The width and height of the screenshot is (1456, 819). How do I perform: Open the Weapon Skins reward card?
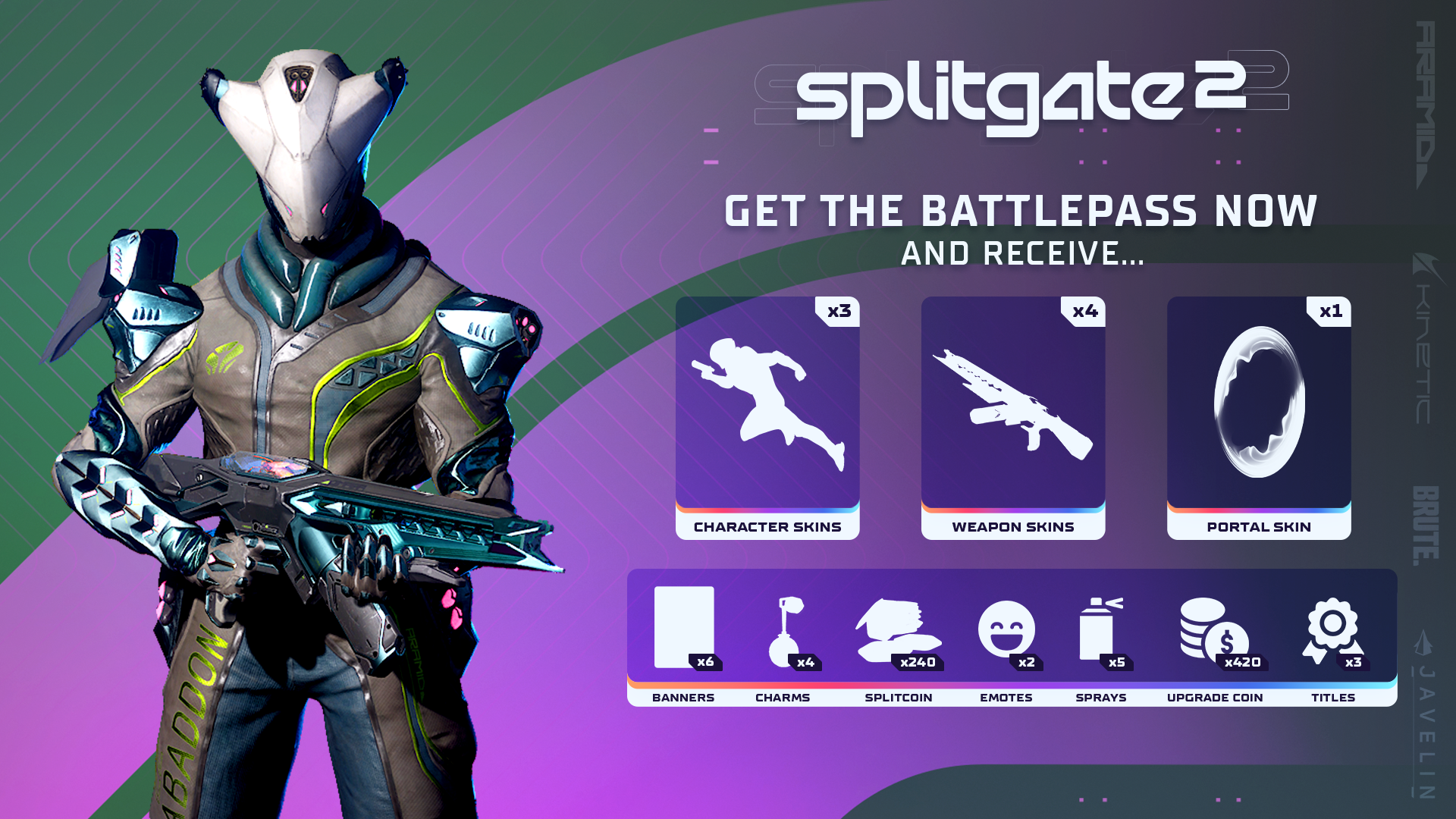pos(1013,417)
